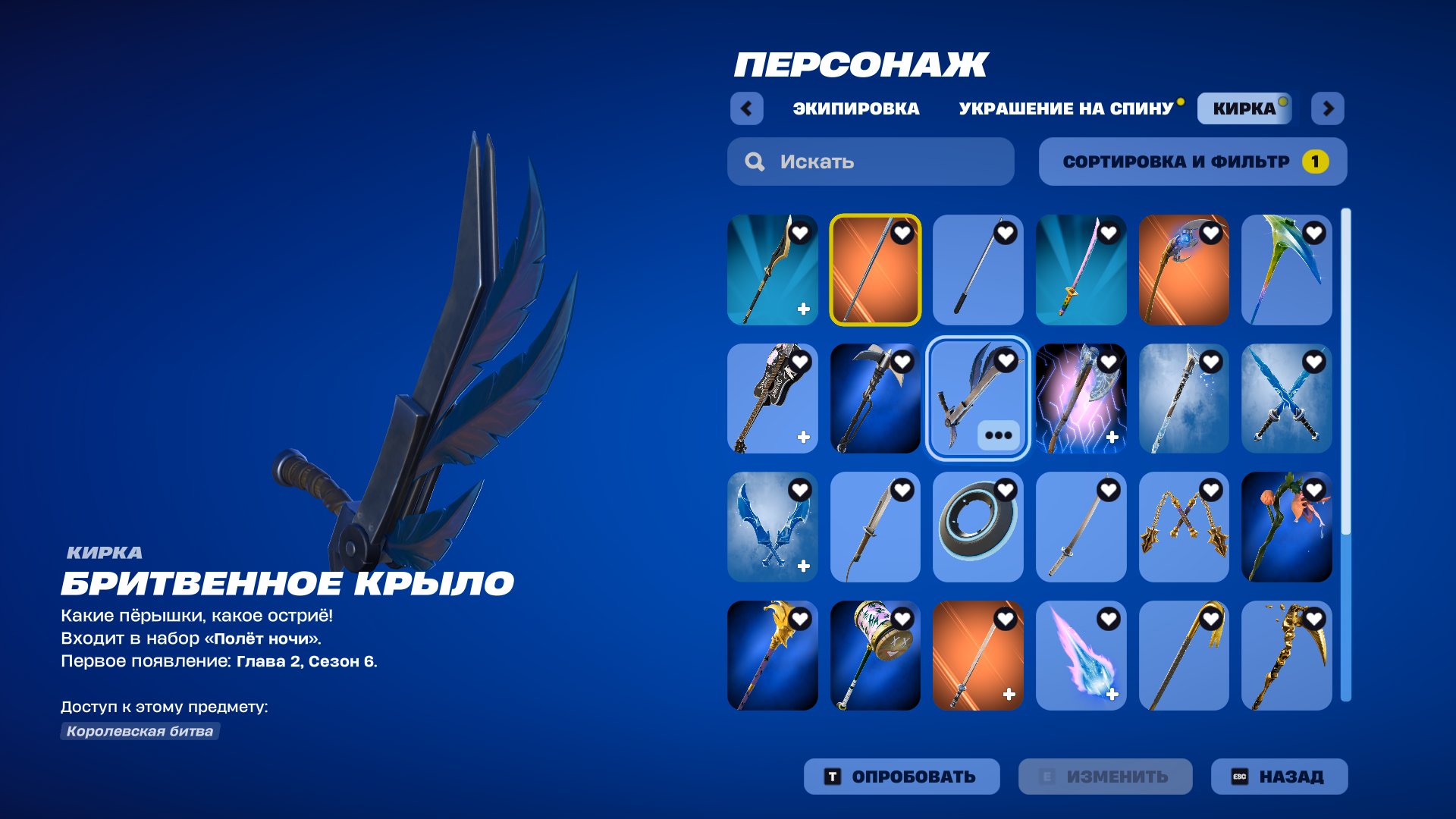Image resolution: width=1456 pixels, height=819 pixels.
Task: Toggle favorite heart on the blue flame pickaxe
Action: 1109,618
